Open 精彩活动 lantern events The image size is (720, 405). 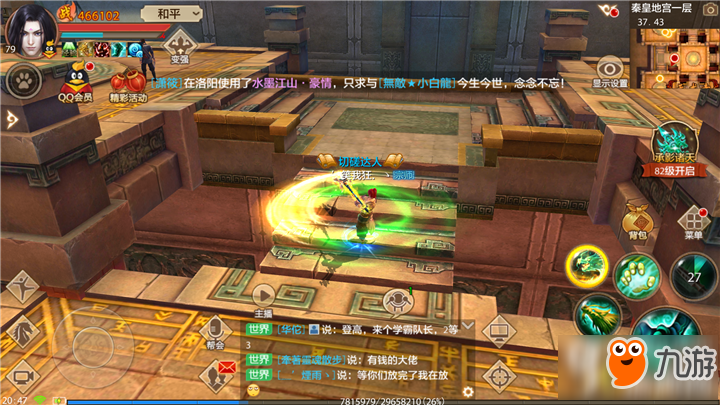(128, 81)
